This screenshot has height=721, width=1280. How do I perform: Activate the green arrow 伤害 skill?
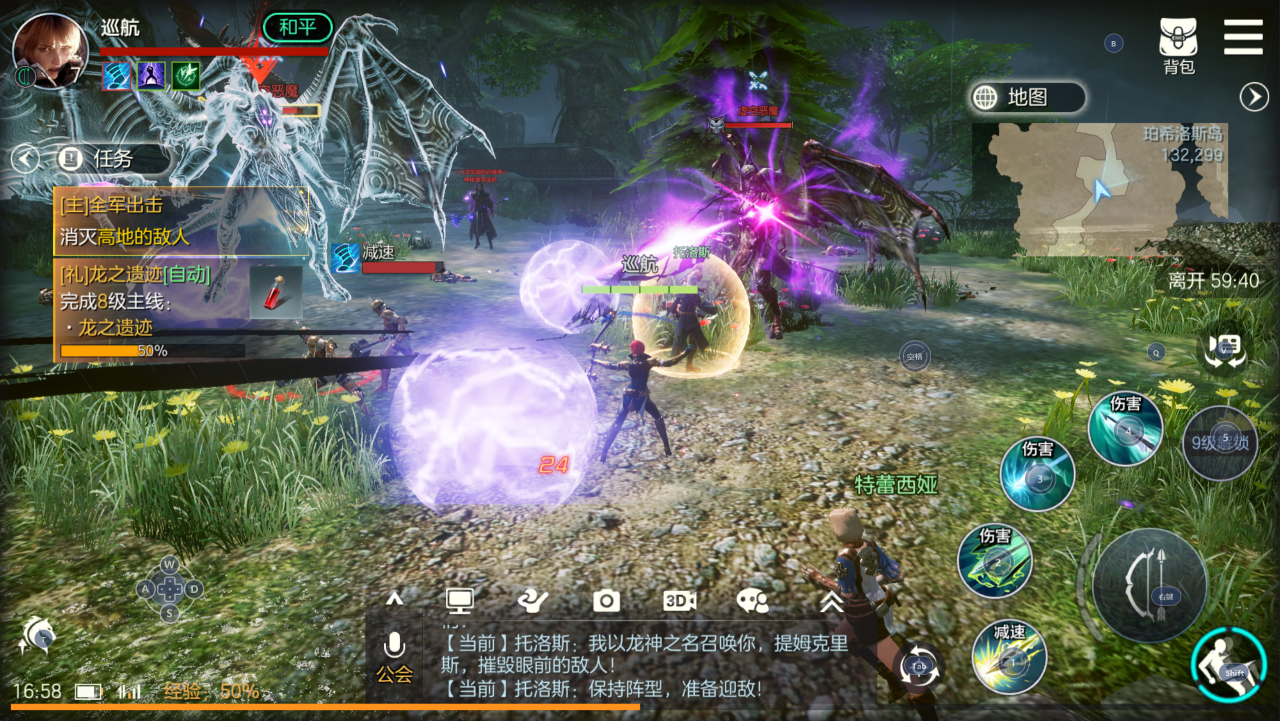pyautogui.click(x=994, y=561)
